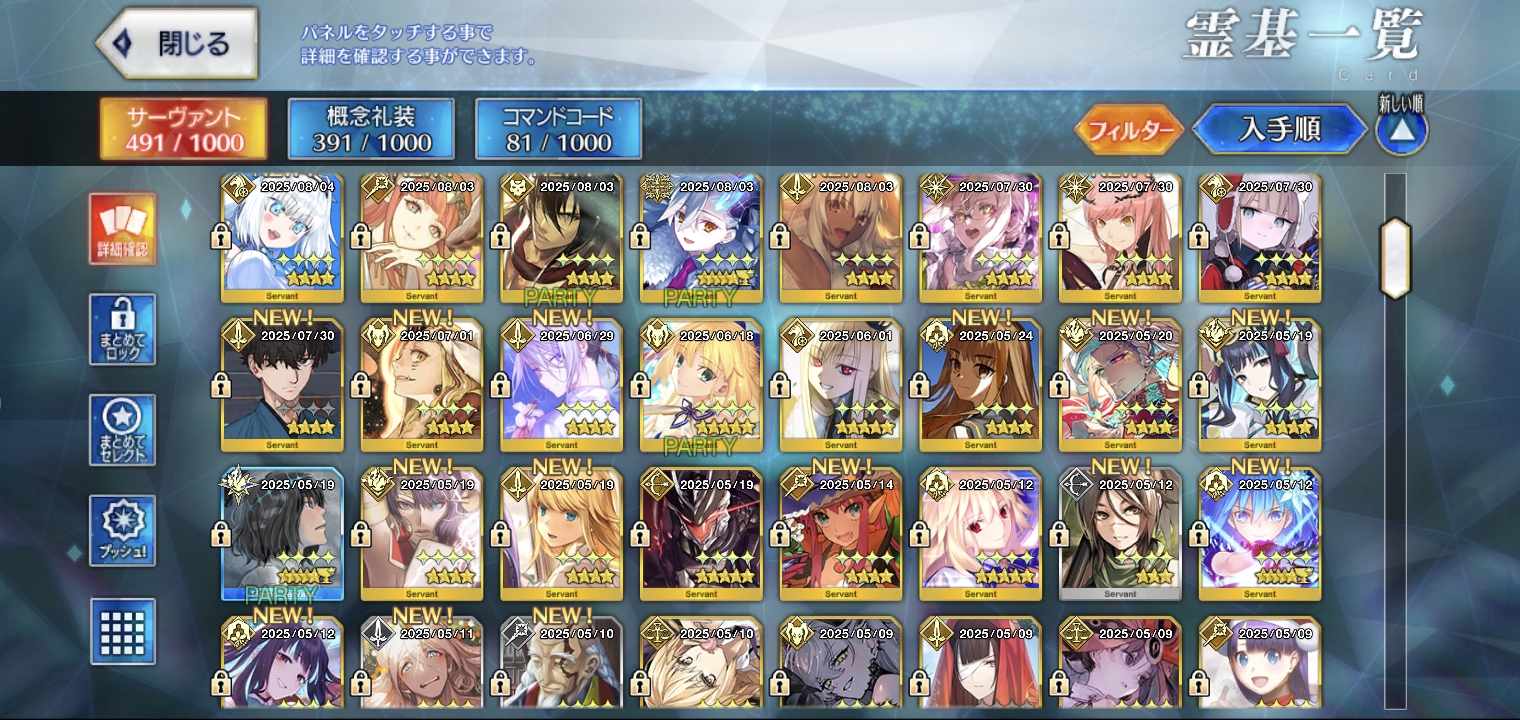Open the servant card dated 2025/07/01
Screen dimensions: 1520x720
[422, 385]
